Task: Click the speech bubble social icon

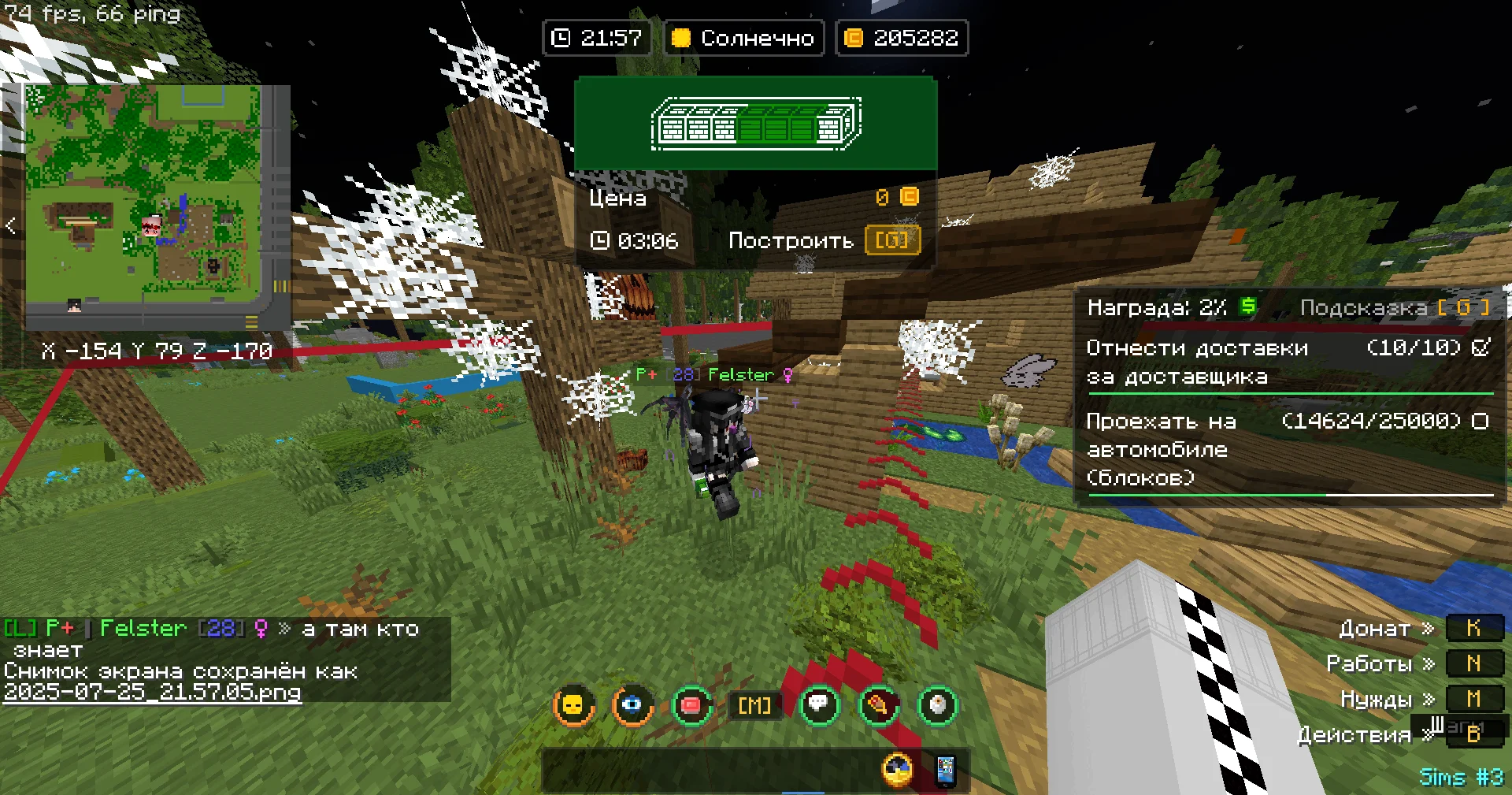Action: (819, 705)
